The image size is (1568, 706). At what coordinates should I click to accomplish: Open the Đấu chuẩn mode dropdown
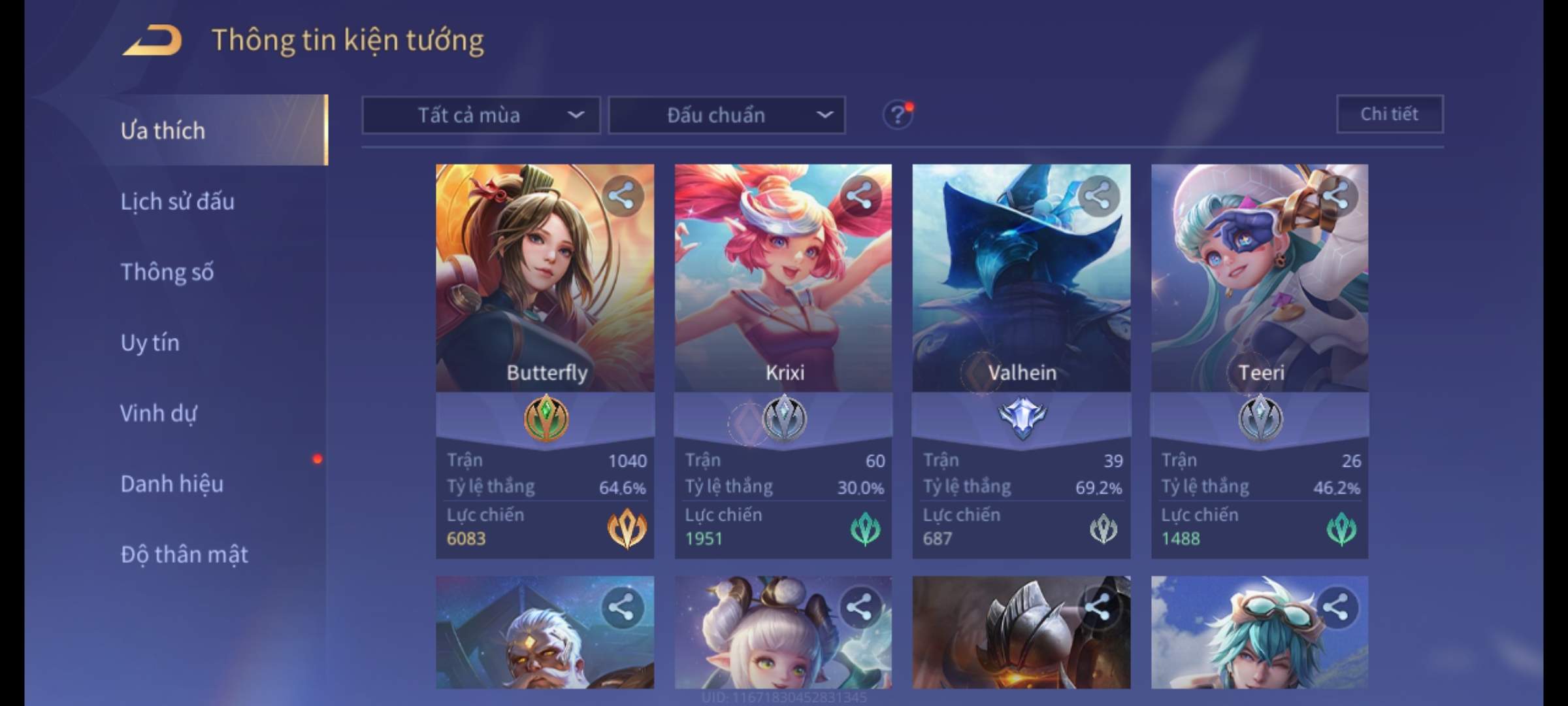point(727,116)
